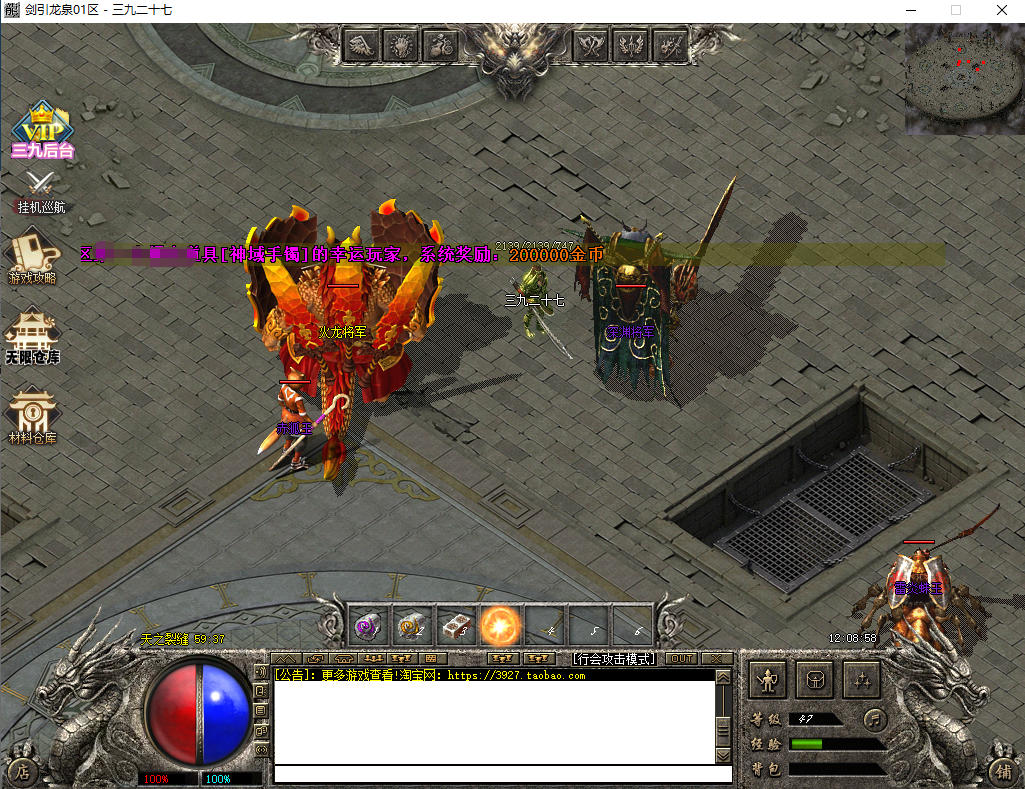This screenshot has height=789, width=1025.
Task: Toggle the music note sound button
Action: pyautogui.click(x=875, y=719)
